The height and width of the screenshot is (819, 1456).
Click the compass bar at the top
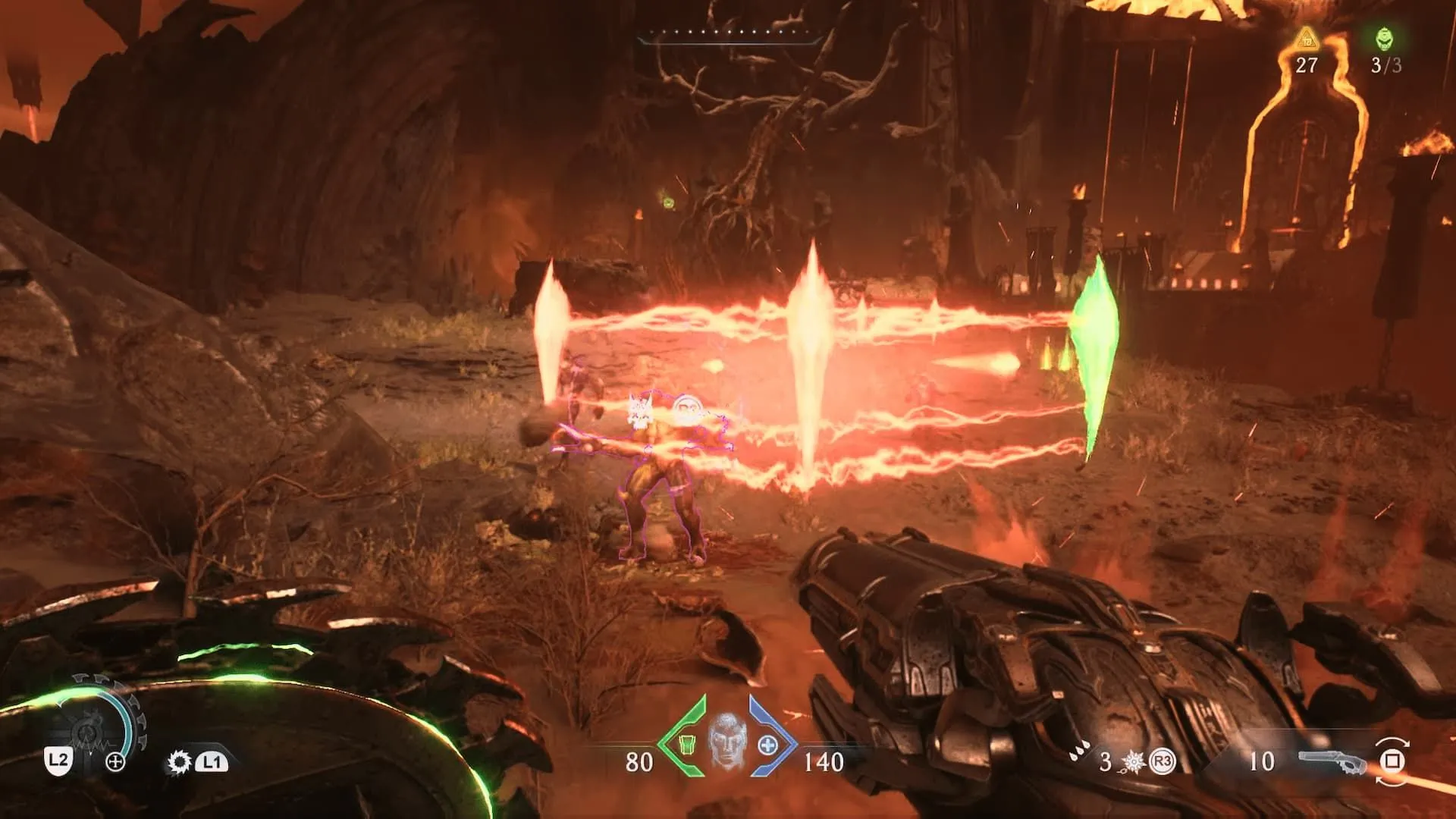click(730, 34)
